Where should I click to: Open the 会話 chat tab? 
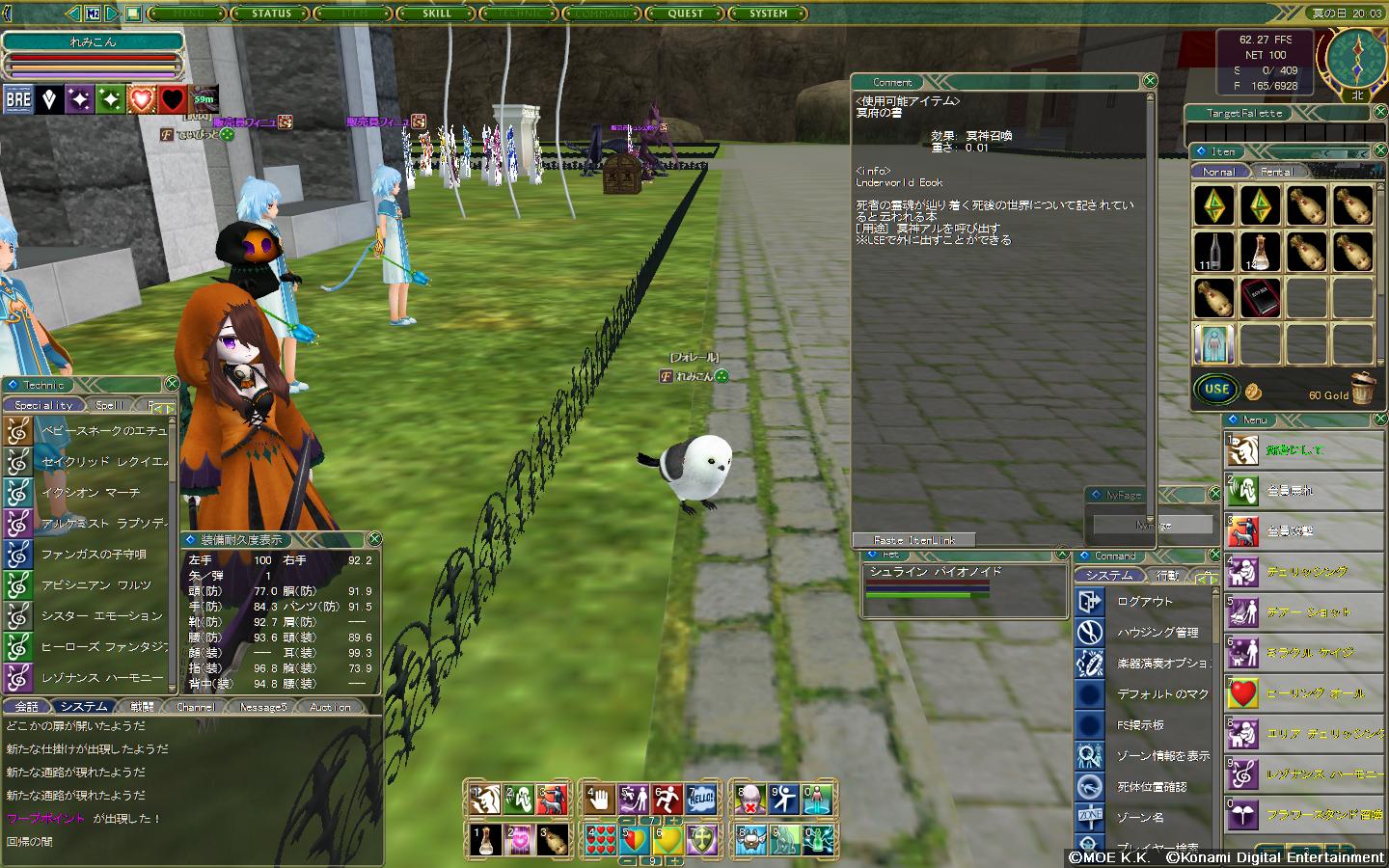tap(27, 707)
